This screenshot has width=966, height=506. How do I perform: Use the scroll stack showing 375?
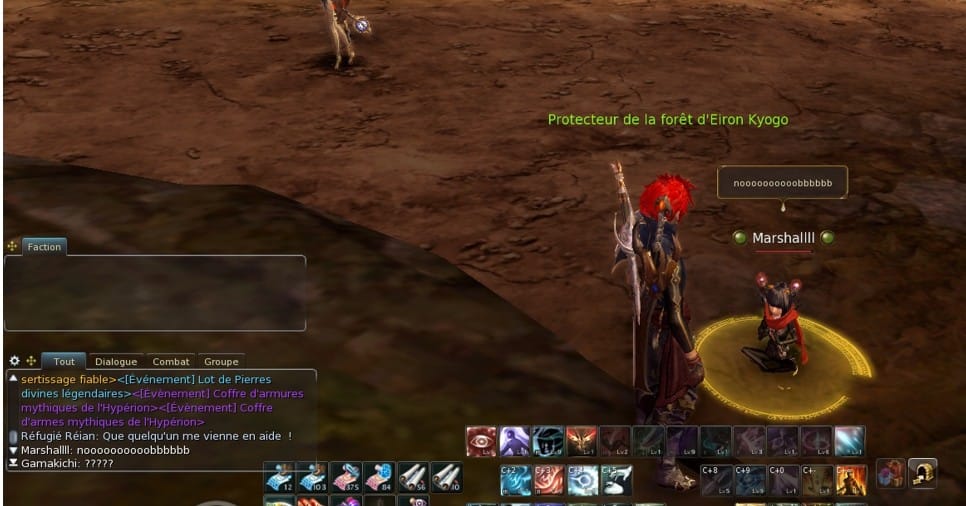pos(345,478)
